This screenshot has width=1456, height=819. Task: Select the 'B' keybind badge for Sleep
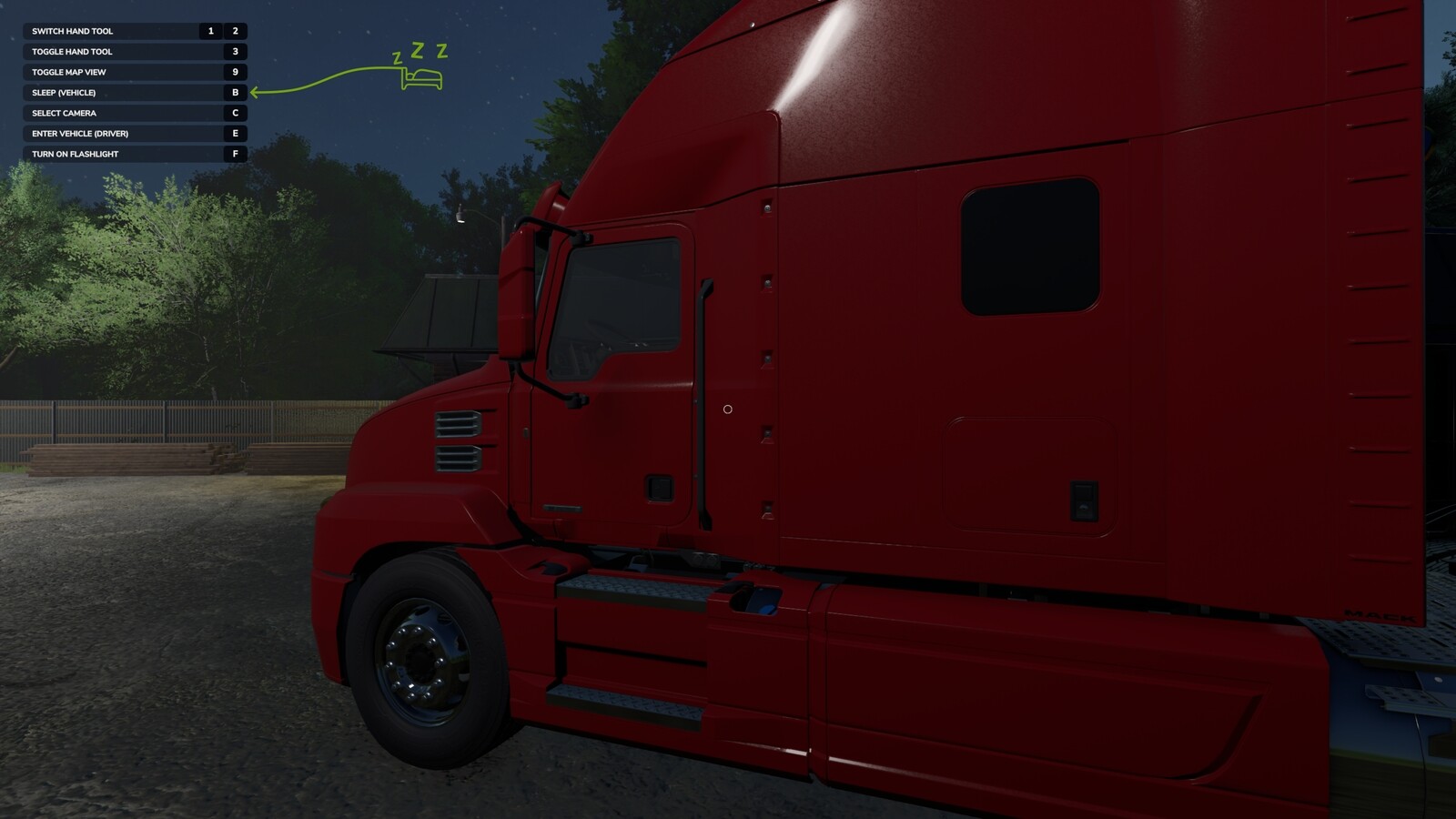(x=236, y=92)
